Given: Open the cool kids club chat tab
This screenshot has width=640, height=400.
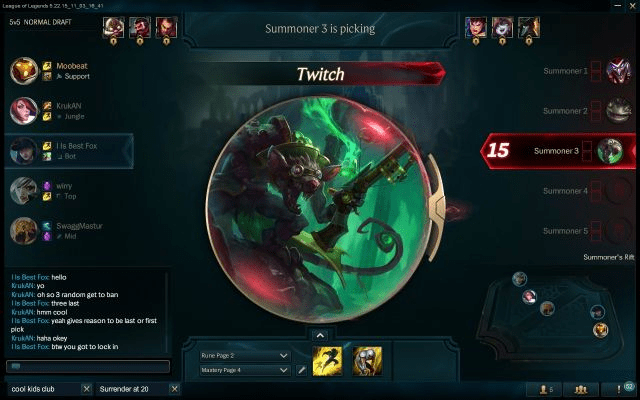Looking at the screenshot, I should [40, 388].
